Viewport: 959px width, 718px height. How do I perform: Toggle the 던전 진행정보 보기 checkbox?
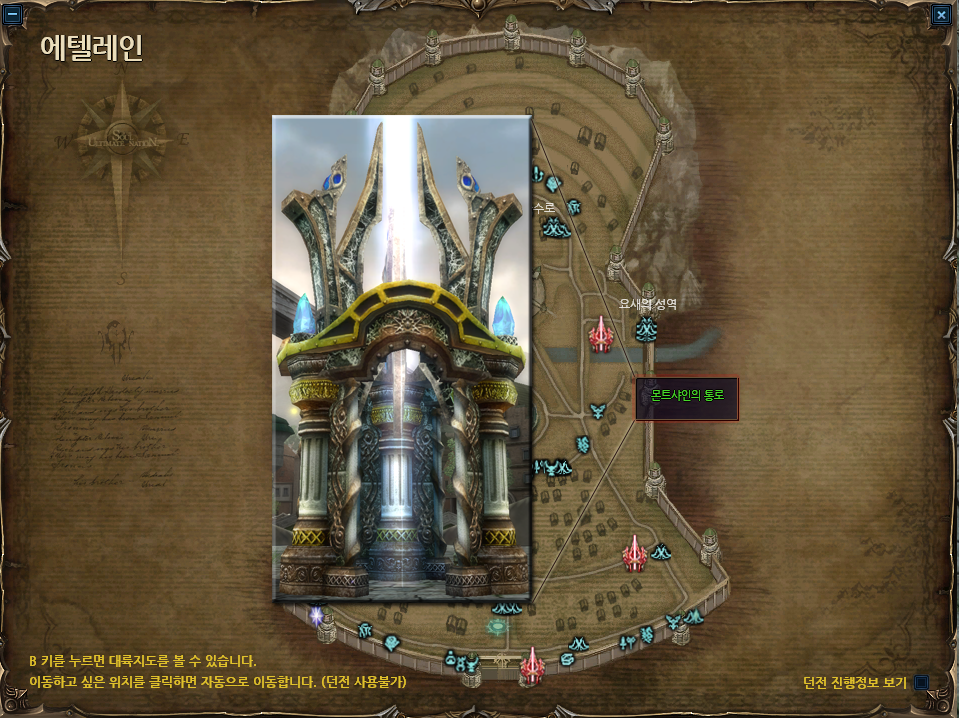tap(921, 682)
